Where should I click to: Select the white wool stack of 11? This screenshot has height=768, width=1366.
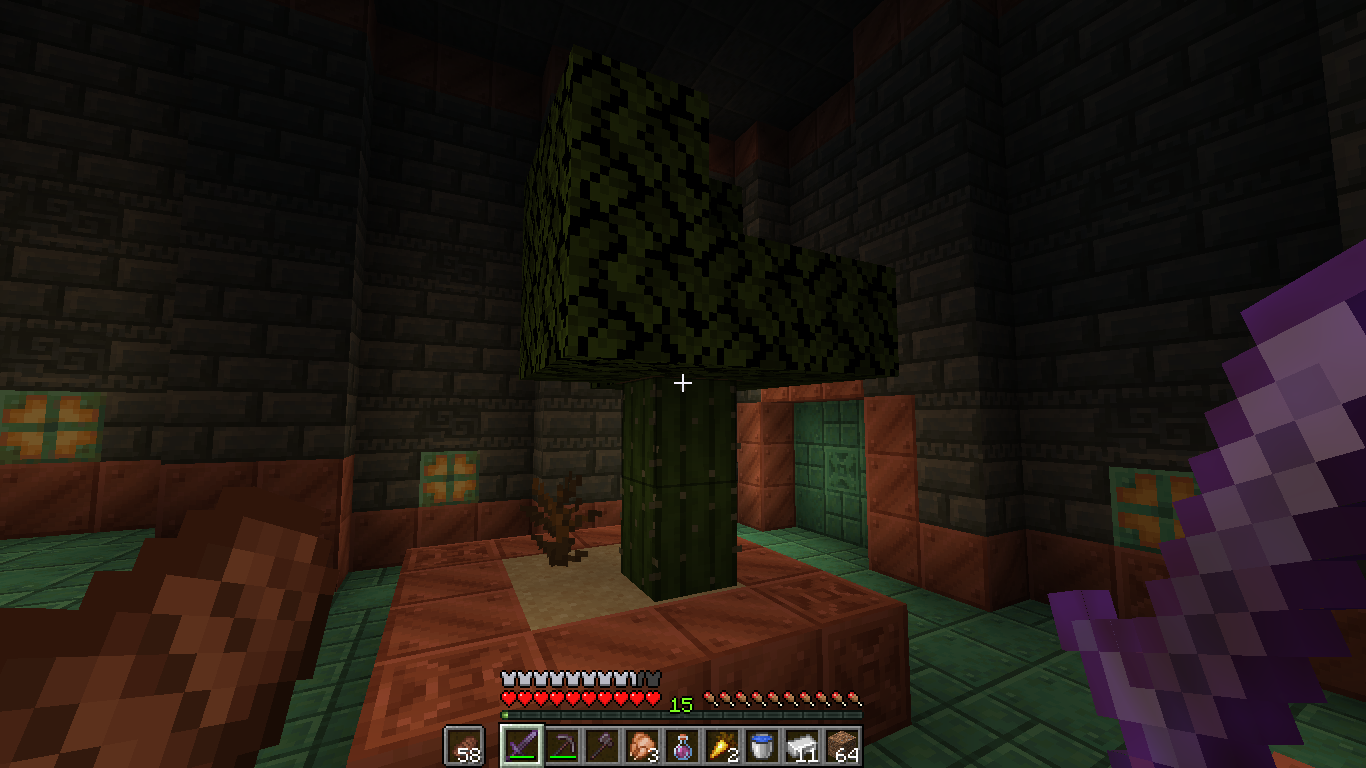click(x=801, y=746)
